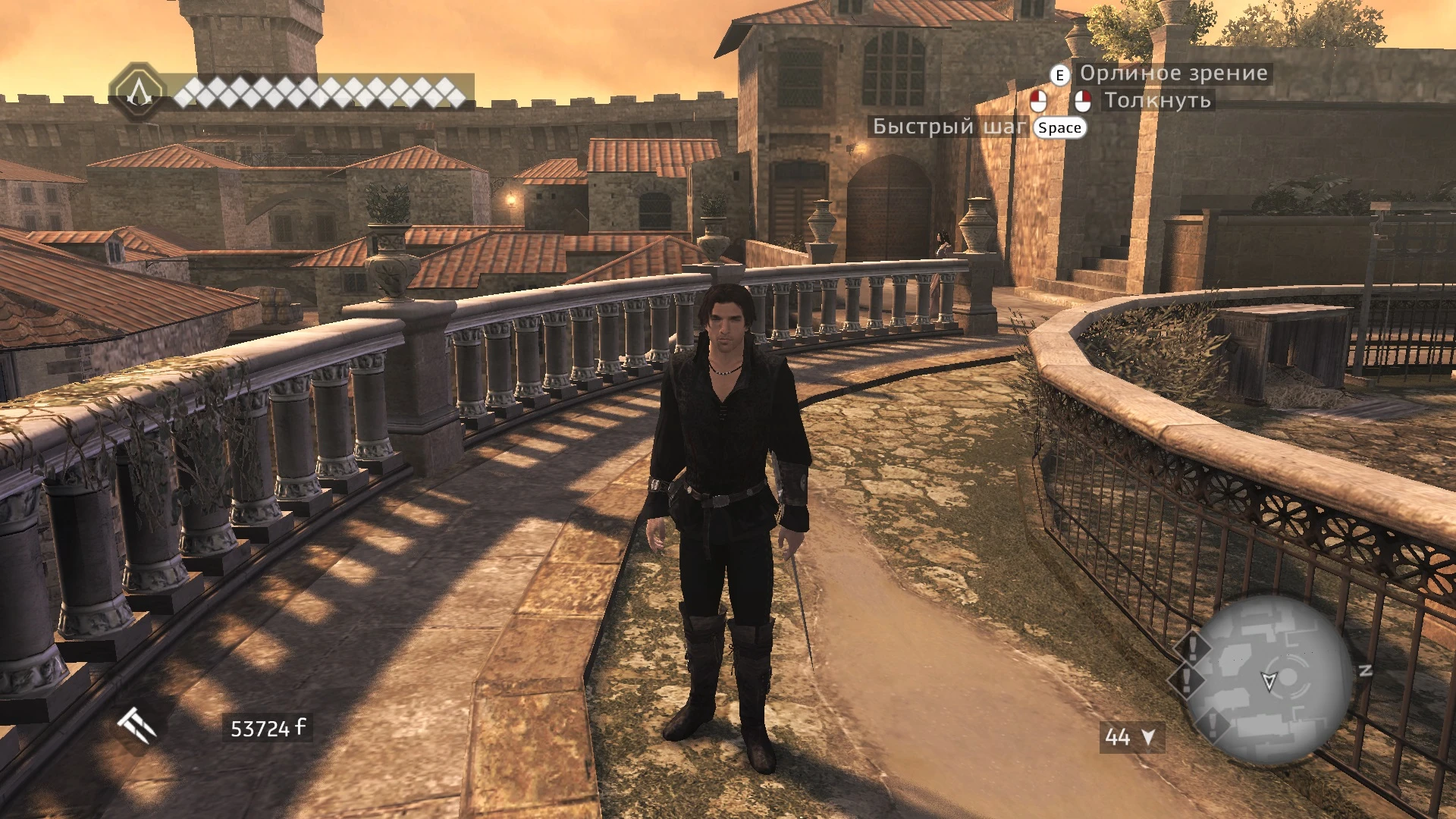Click the player arrow on the minimap
1456x819 pixels.
[1270, 679]
